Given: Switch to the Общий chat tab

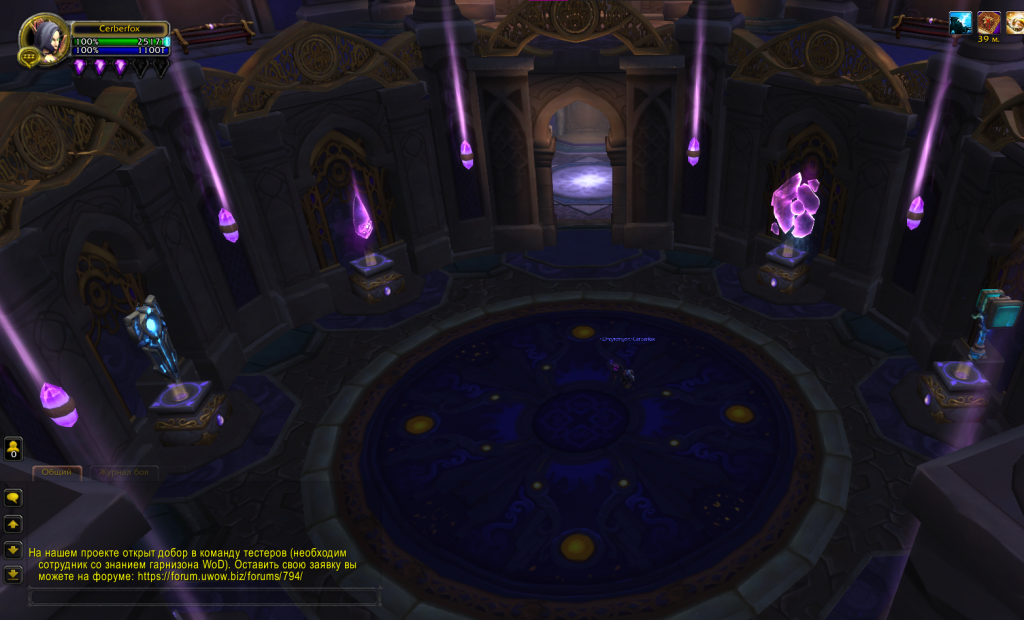Looking at the screenshot, I should click(x=56, y=471).
